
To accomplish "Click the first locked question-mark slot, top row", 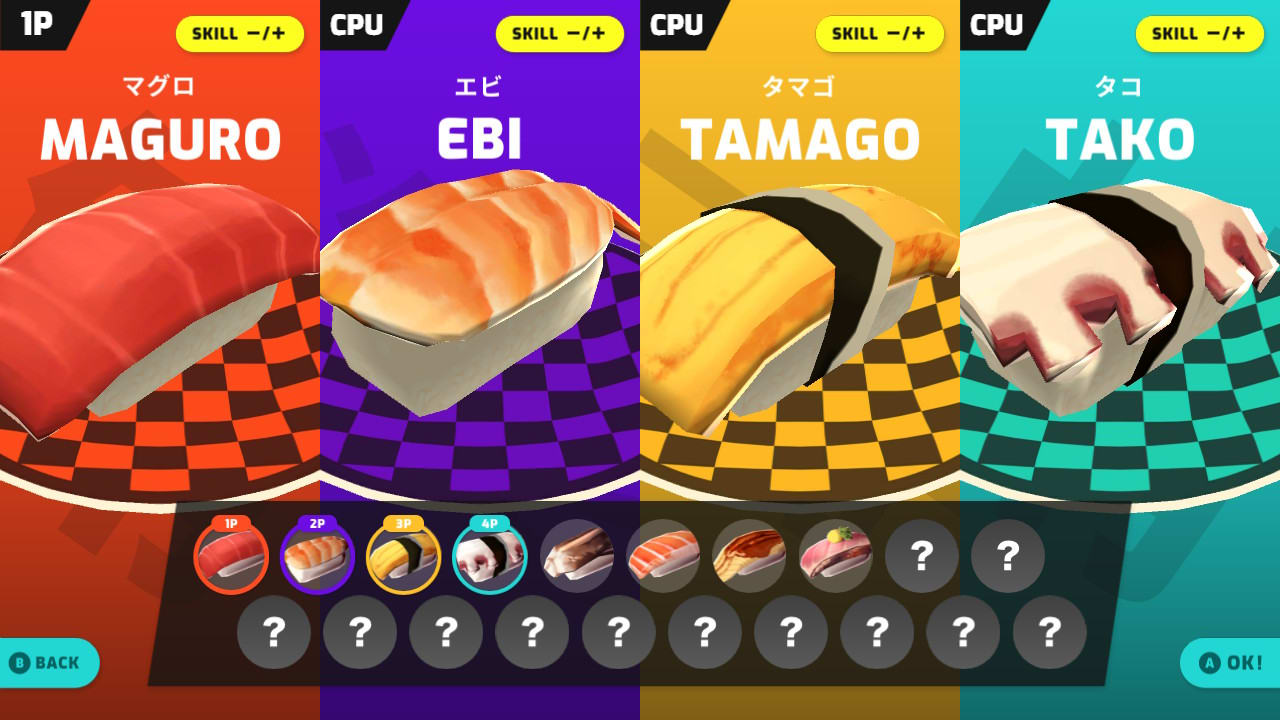I will [921, 555].
